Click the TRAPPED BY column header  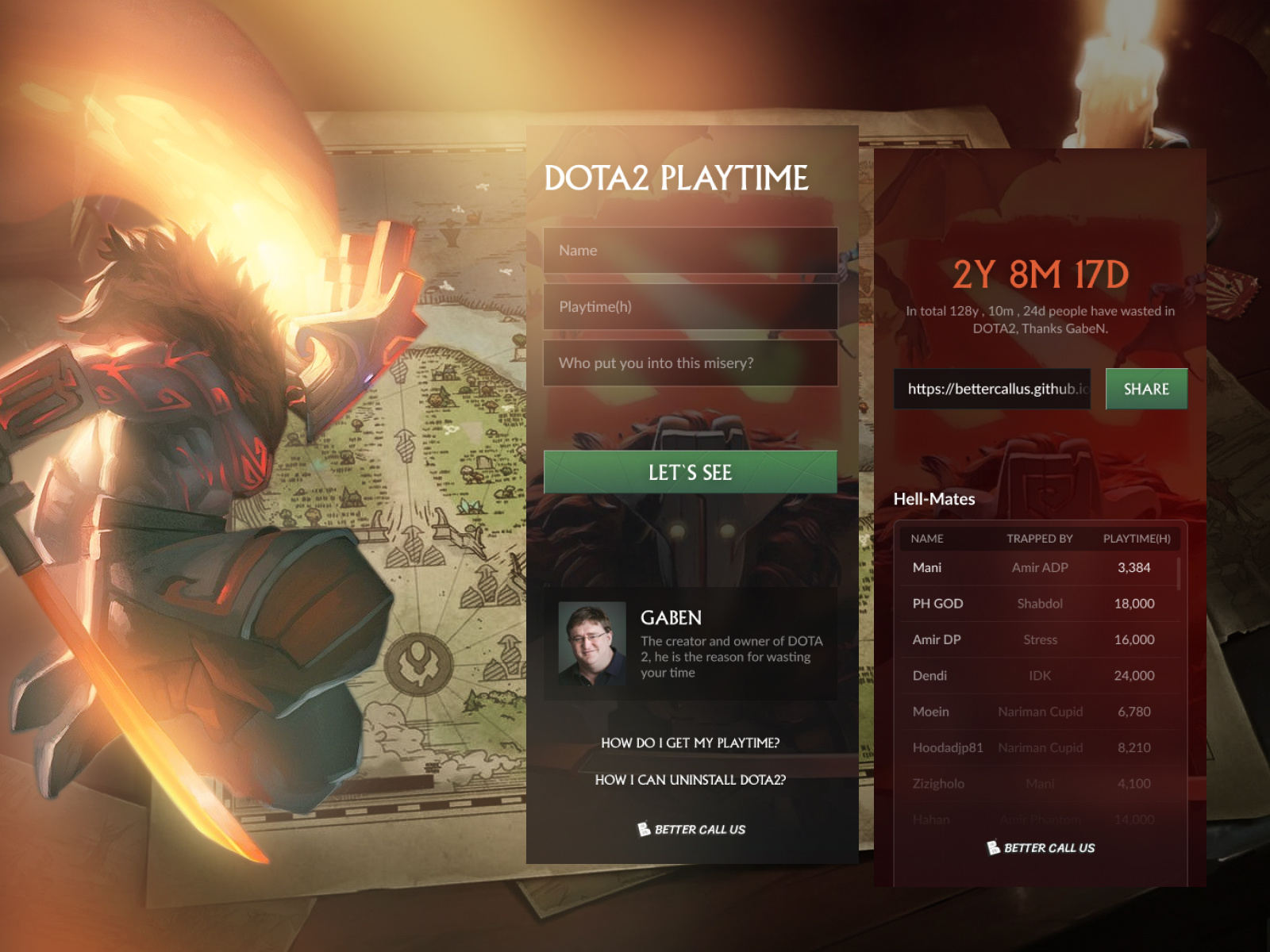pos(1041,539)
